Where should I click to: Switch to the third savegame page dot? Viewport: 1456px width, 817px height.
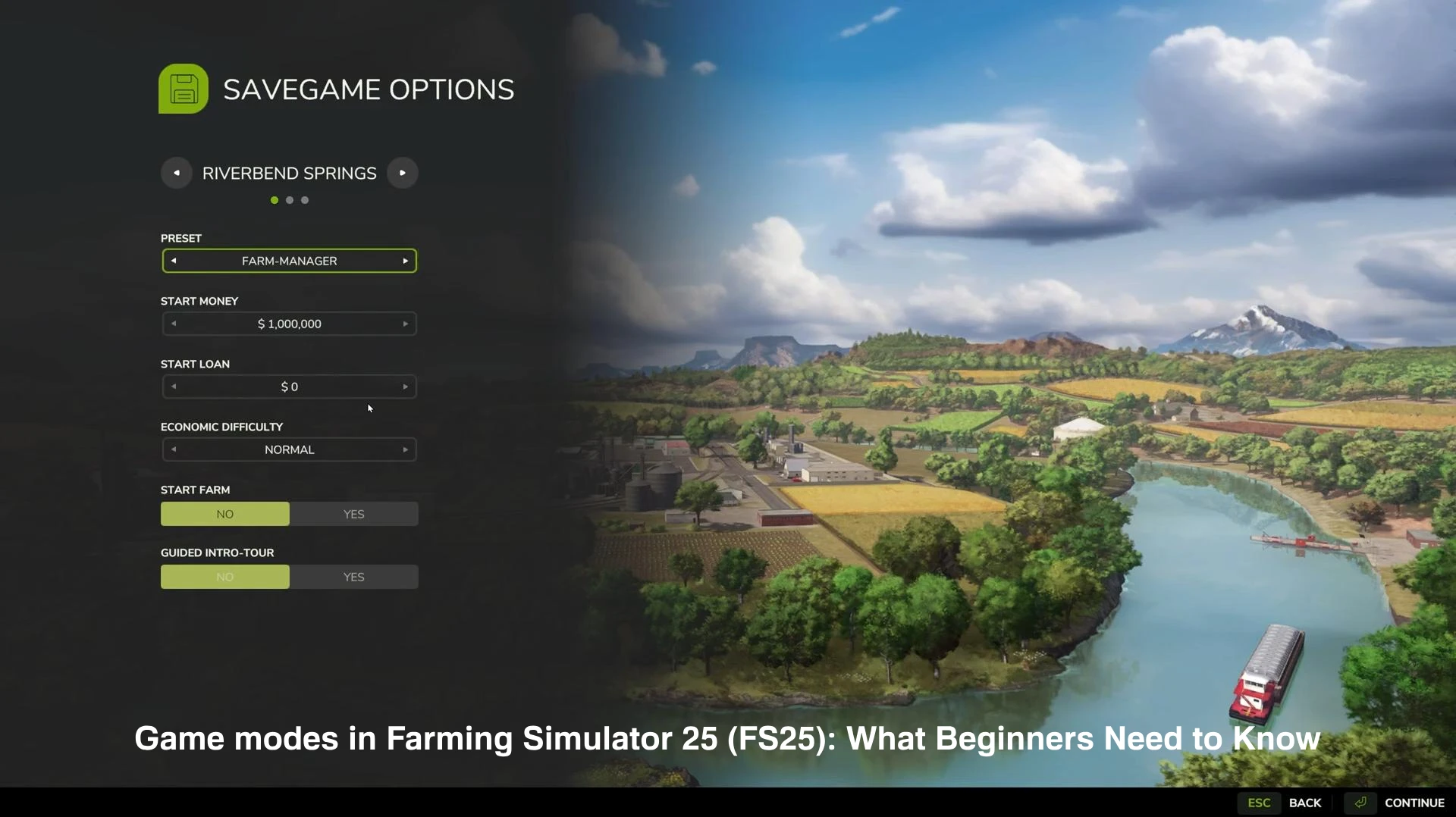[304, 200]
